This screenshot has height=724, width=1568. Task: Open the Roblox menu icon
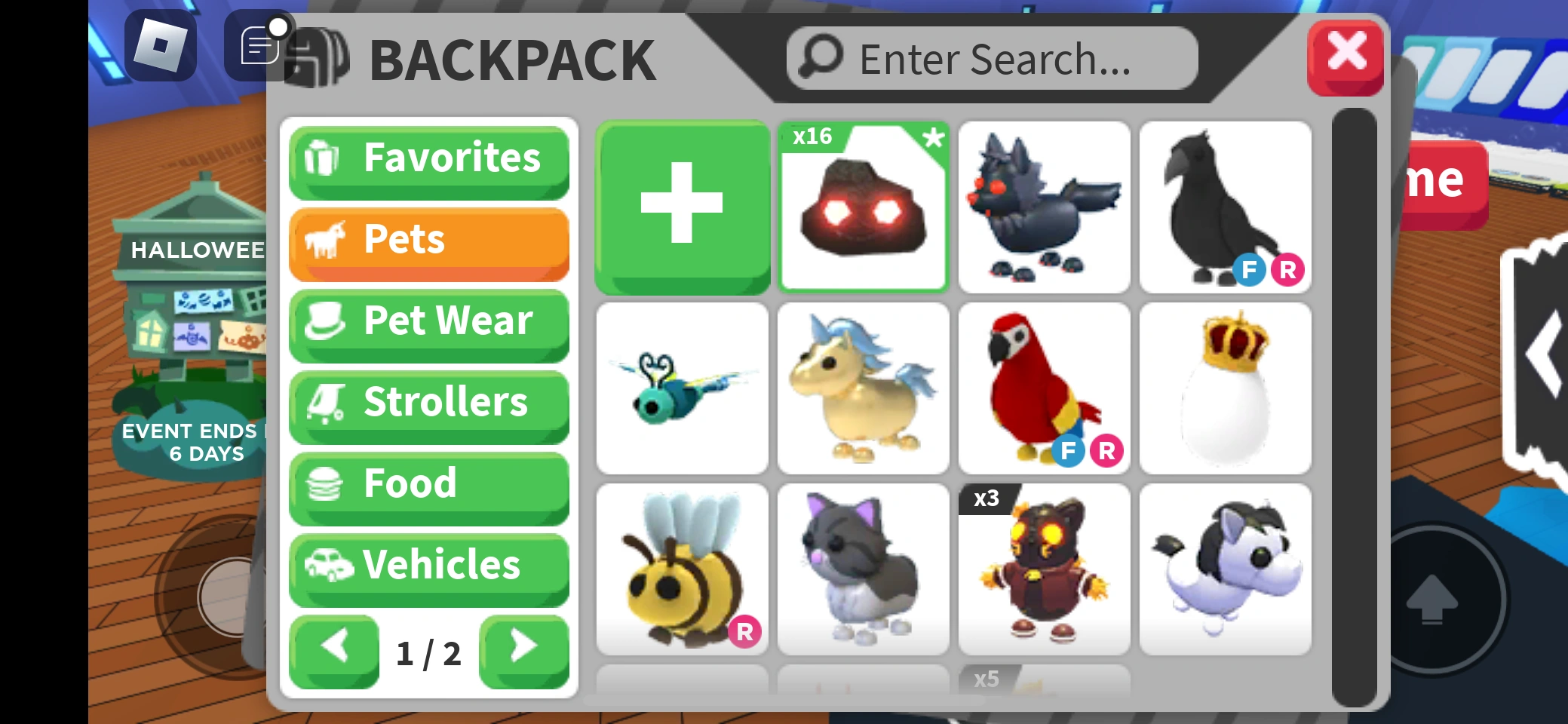[160, 47]
